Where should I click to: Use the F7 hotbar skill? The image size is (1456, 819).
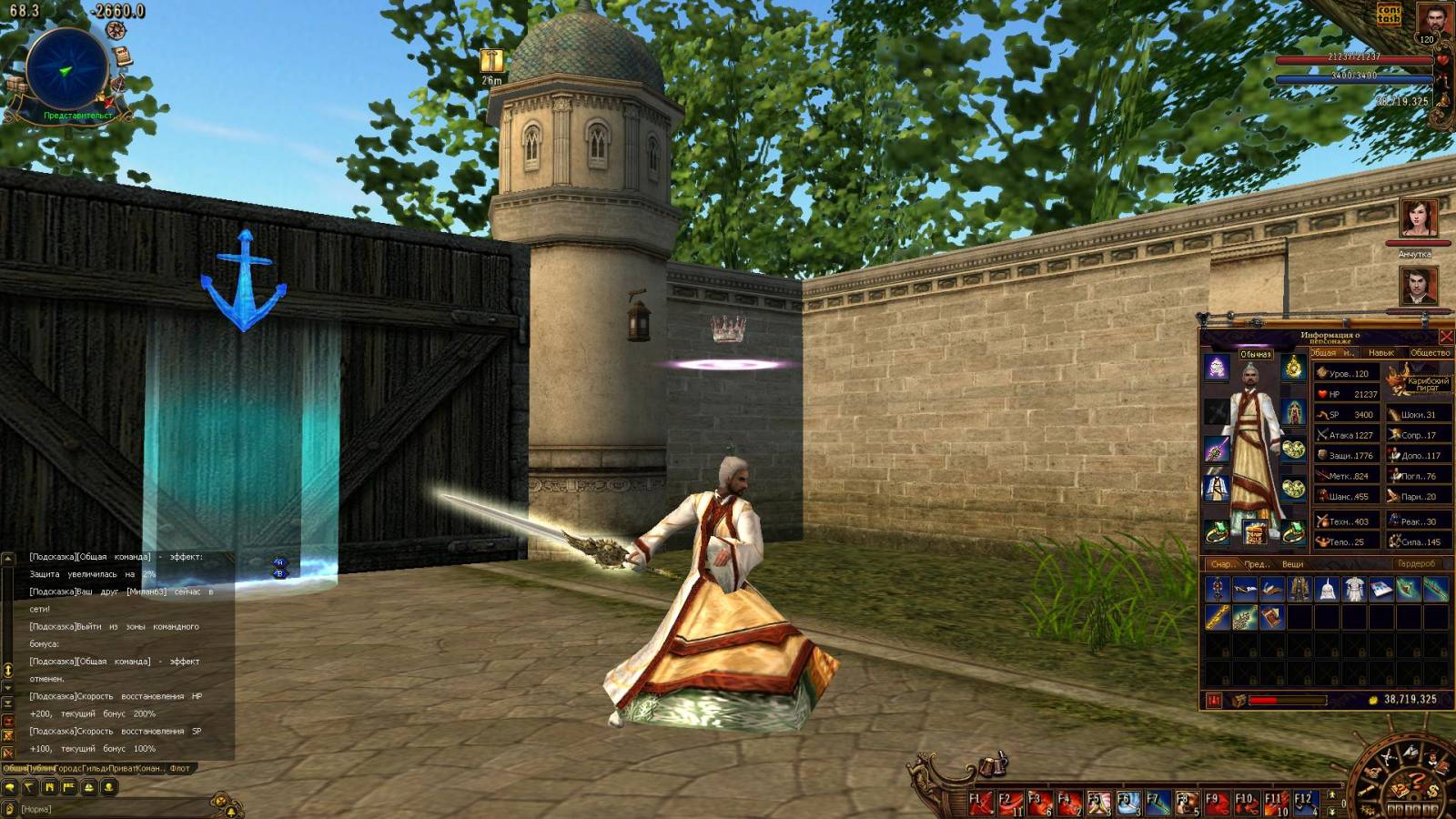tap(1158, 803)
